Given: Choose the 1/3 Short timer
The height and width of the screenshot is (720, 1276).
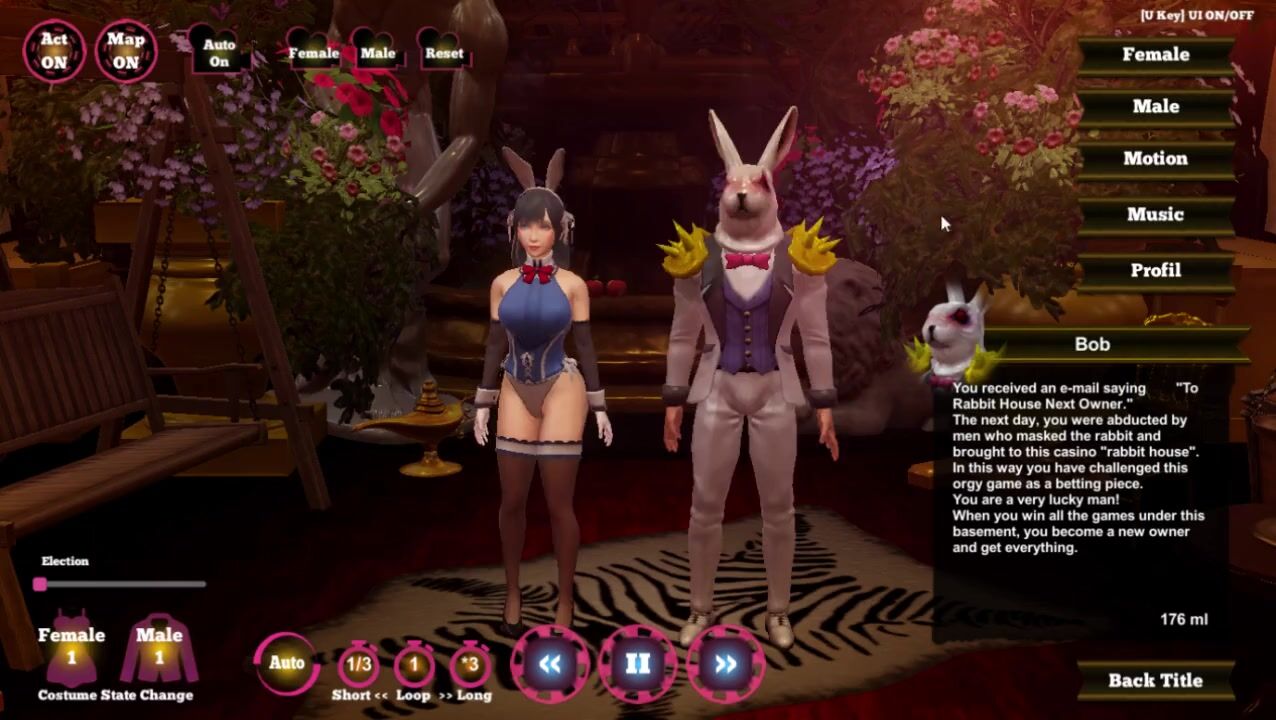Looking at the screenshot, I should [358, 665].
